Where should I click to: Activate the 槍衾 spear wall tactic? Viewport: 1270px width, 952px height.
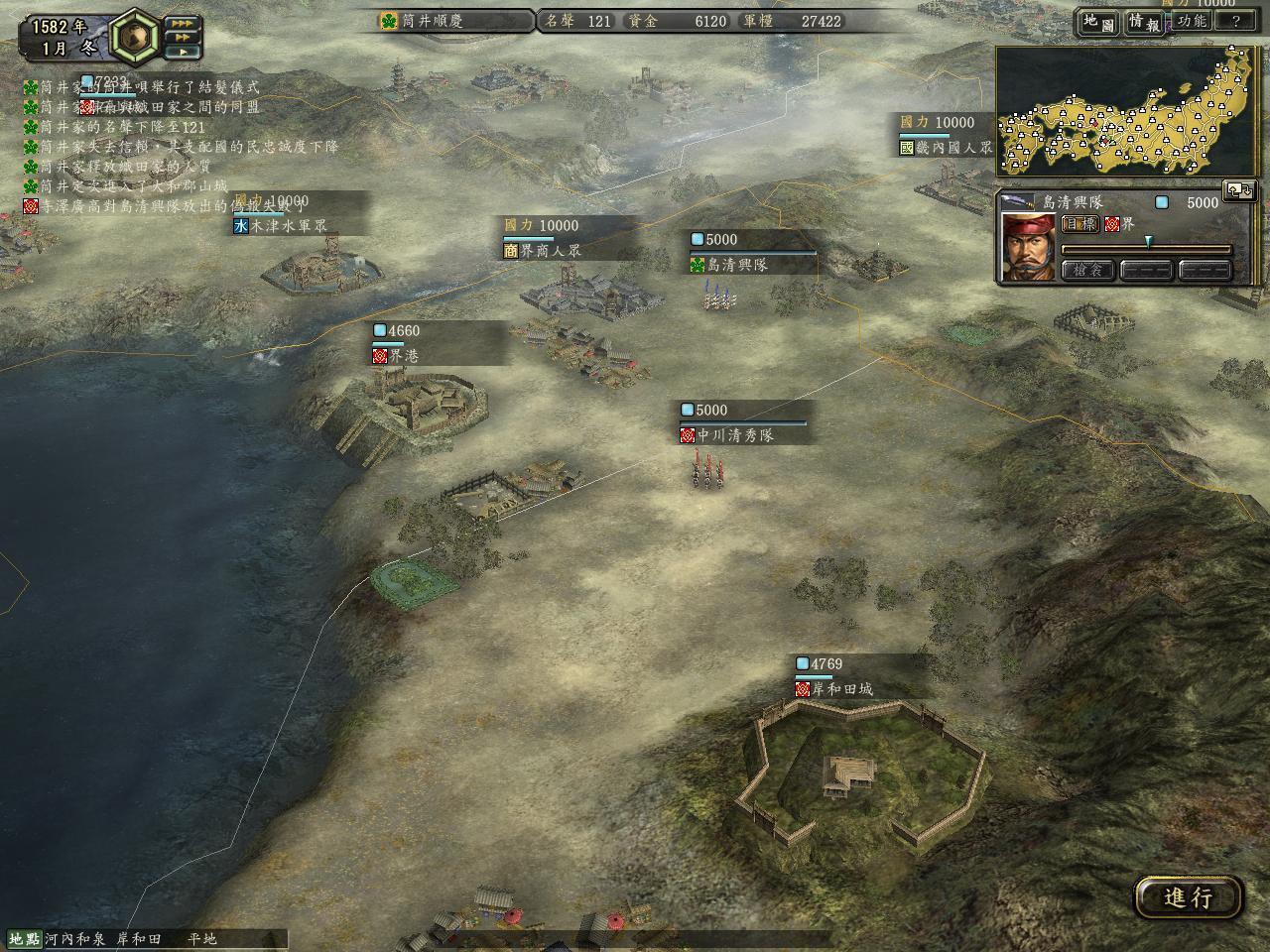click(1087, 270)
